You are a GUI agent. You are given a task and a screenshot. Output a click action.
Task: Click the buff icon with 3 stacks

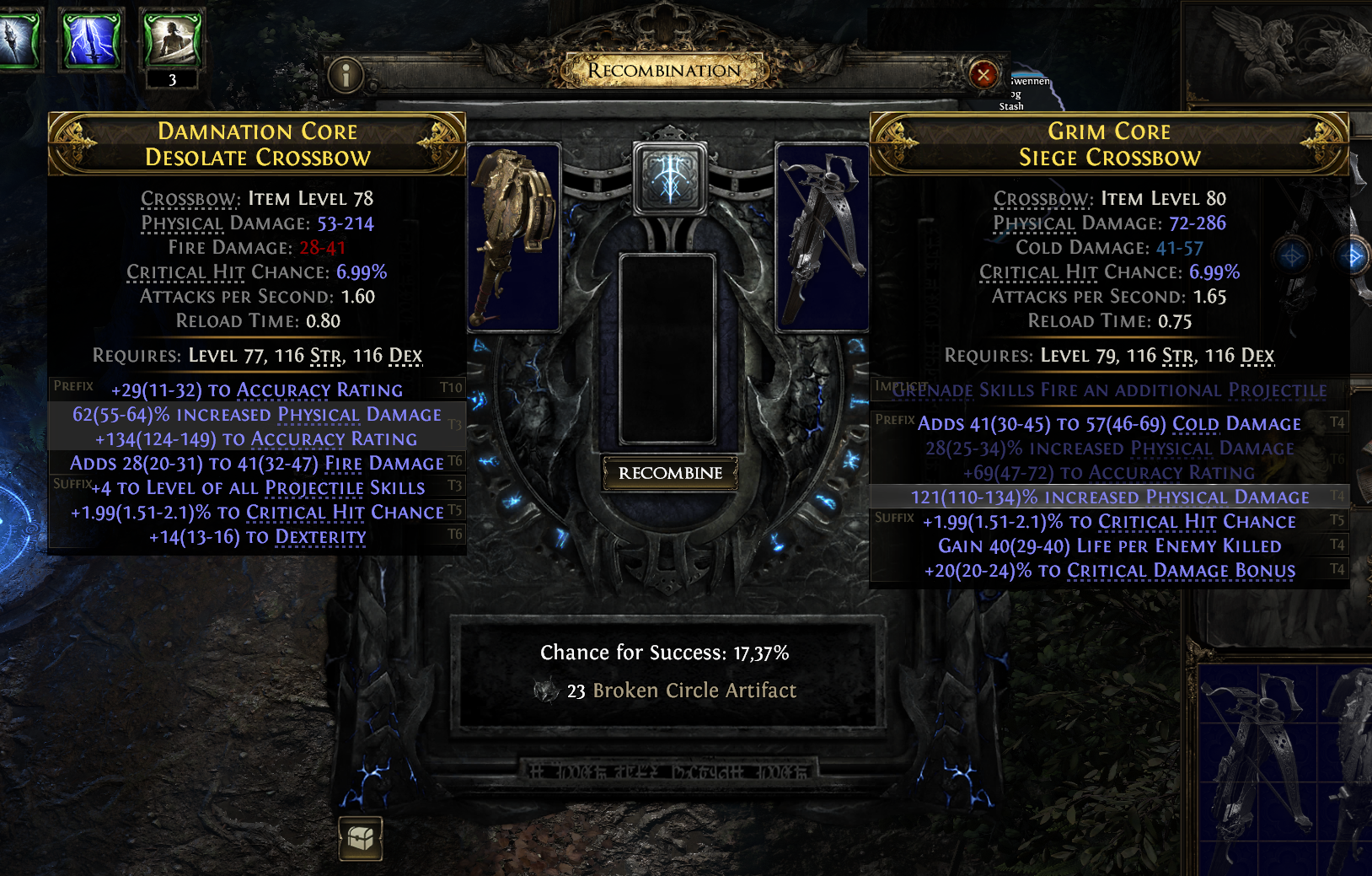click(172, 39)
